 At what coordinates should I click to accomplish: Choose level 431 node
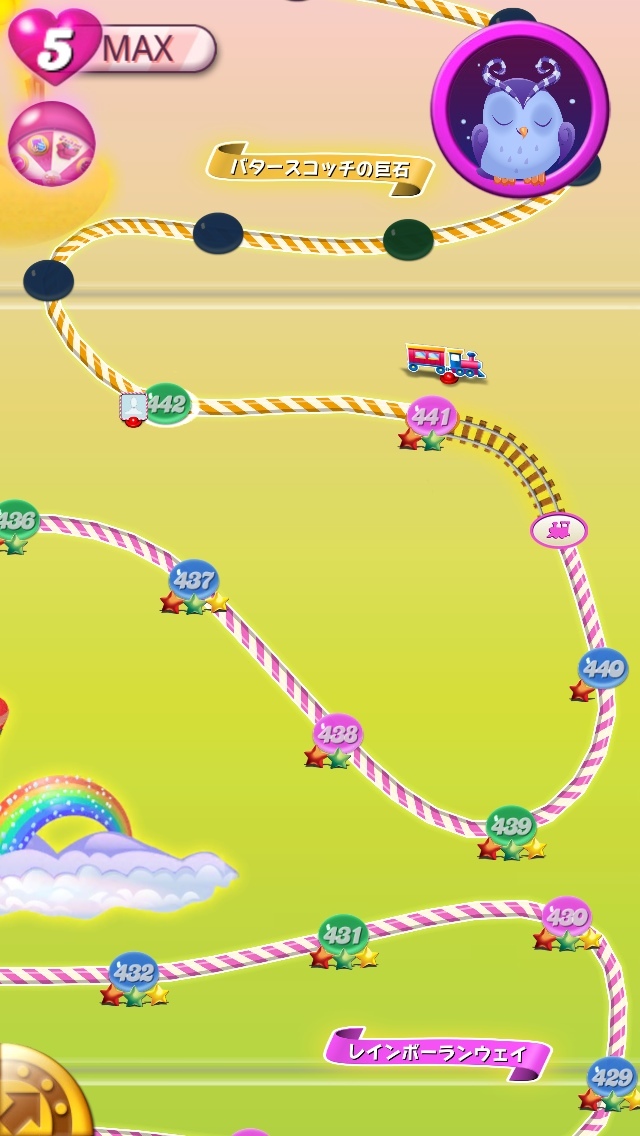[343, 935]
